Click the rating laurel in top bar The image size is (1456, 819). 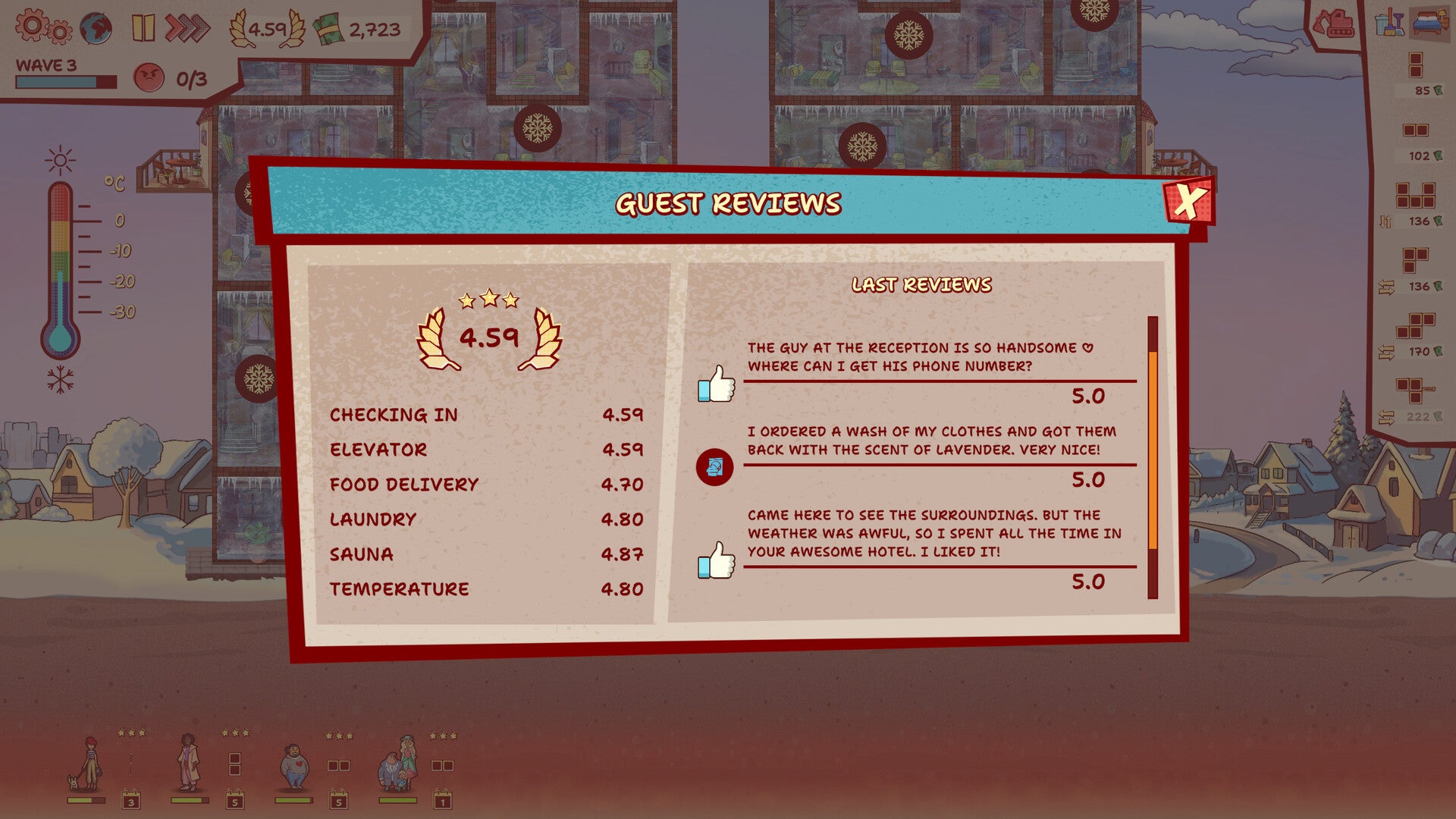point(267,30)
